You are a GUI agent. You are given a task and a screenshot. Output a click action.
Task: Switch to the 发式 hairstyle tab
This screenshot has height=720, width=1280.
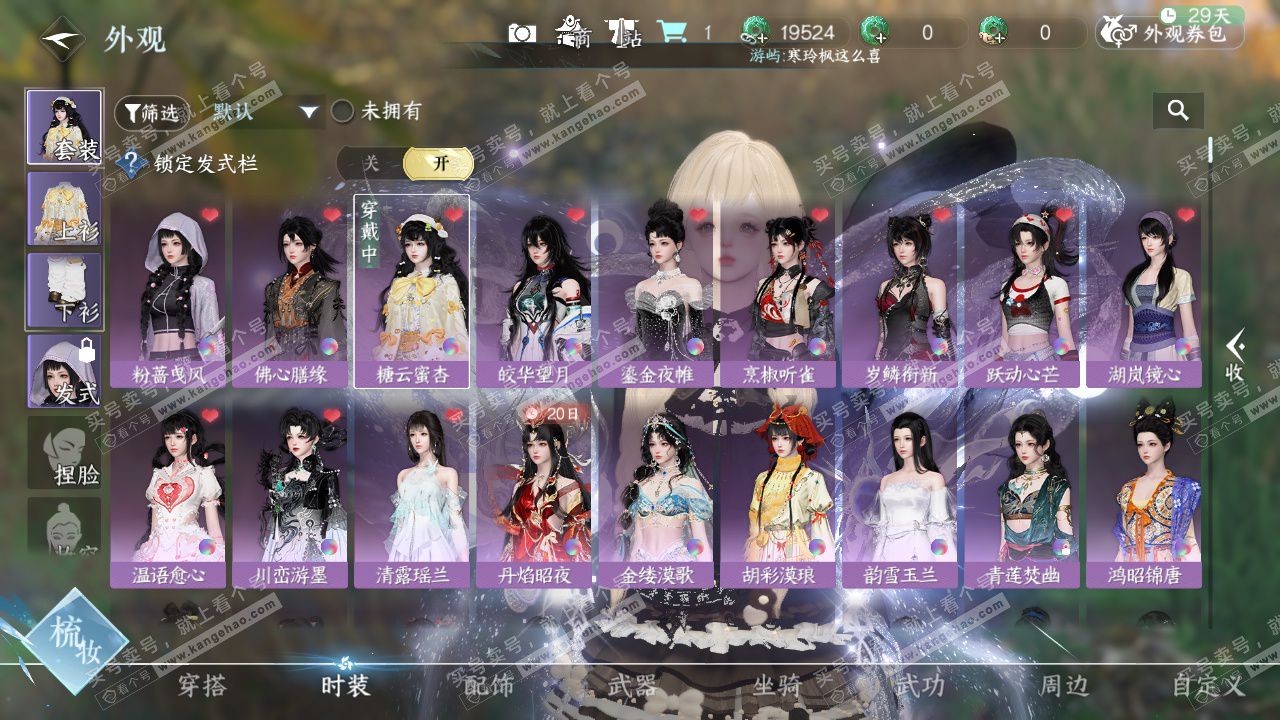click(x=64, y=371)
